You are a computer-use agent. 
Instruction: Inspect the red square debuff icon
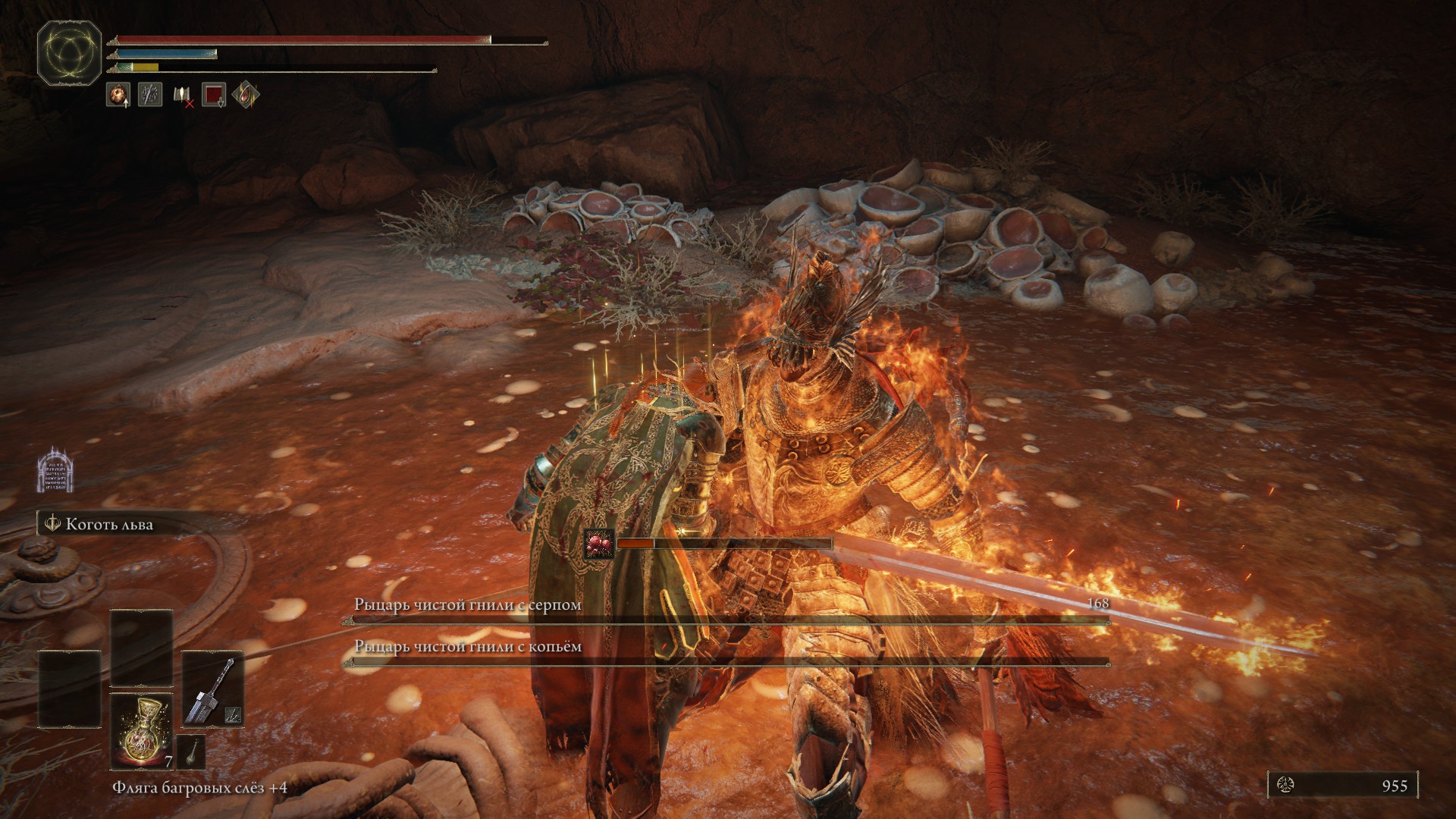pos(215,95)
